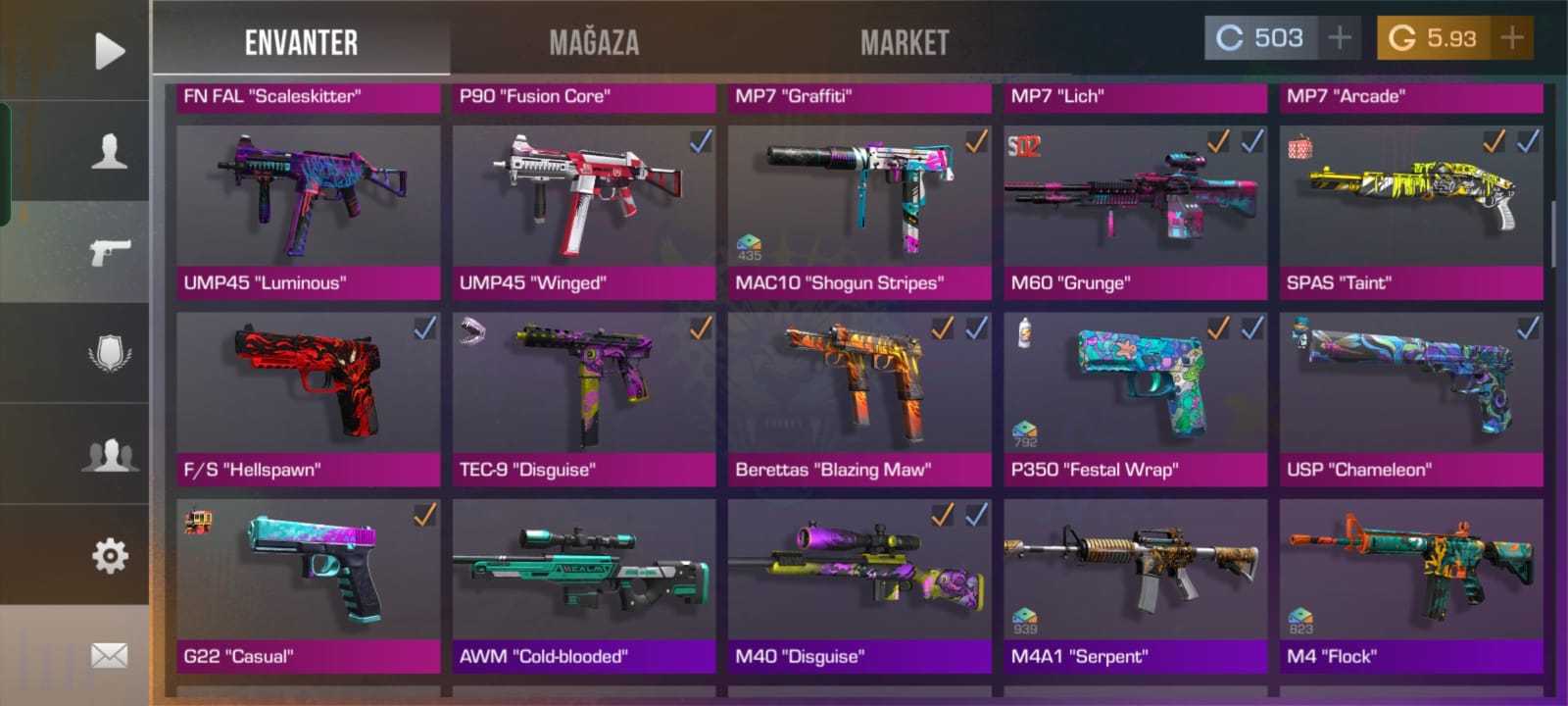Open settings via the gear icon
This screenshot has height=706, width=1568.
(x=109, y=556)
